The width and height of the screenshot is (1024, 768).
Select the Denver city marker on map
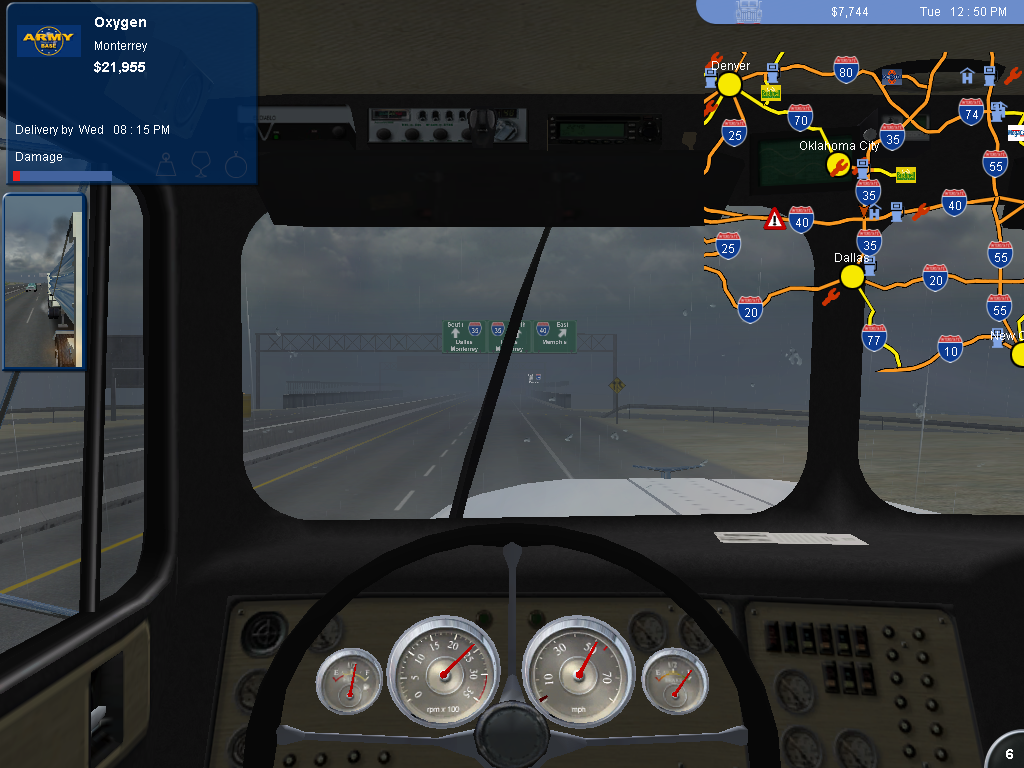729,84
